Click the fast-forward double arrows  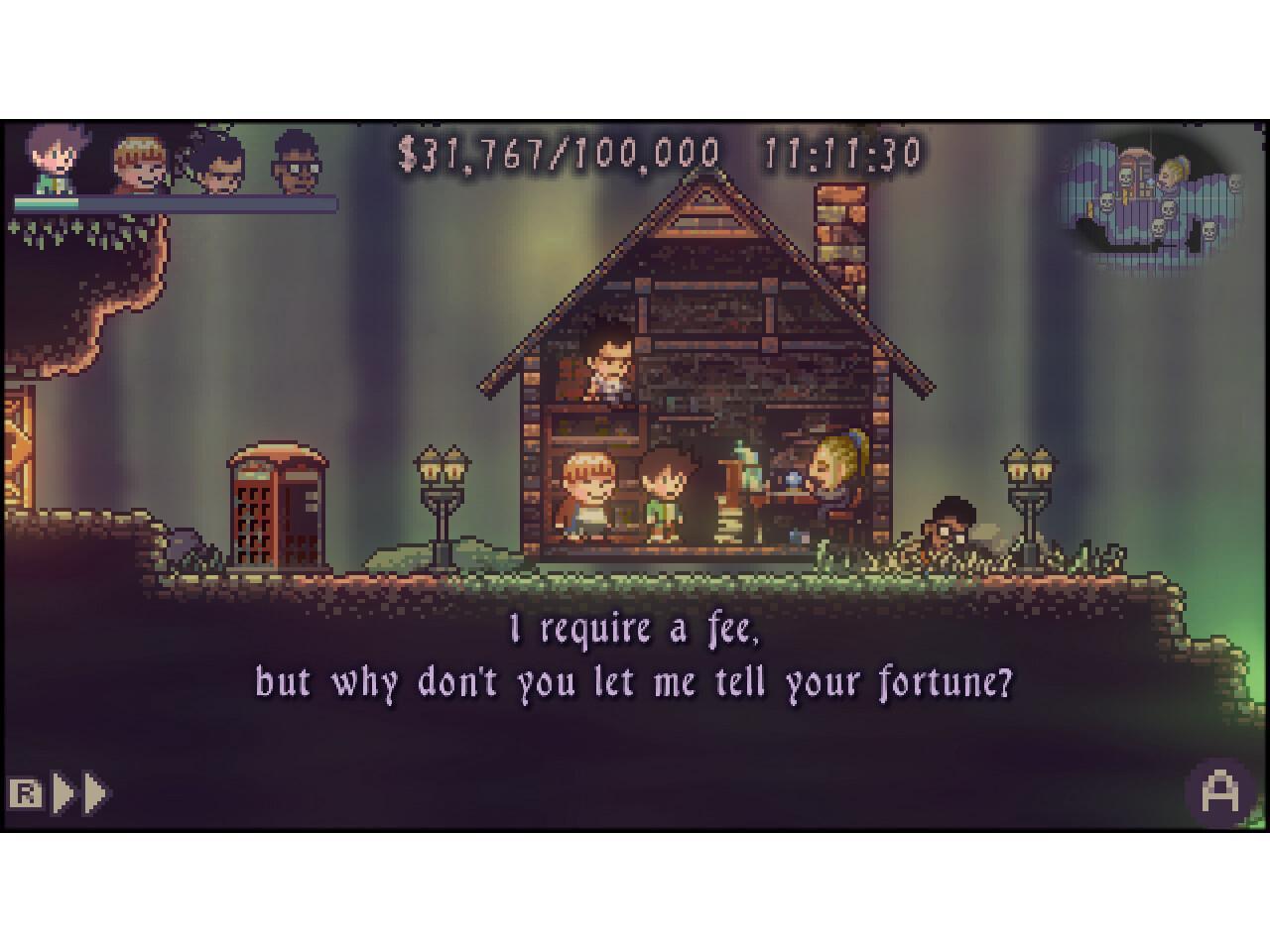pos(81,793)
